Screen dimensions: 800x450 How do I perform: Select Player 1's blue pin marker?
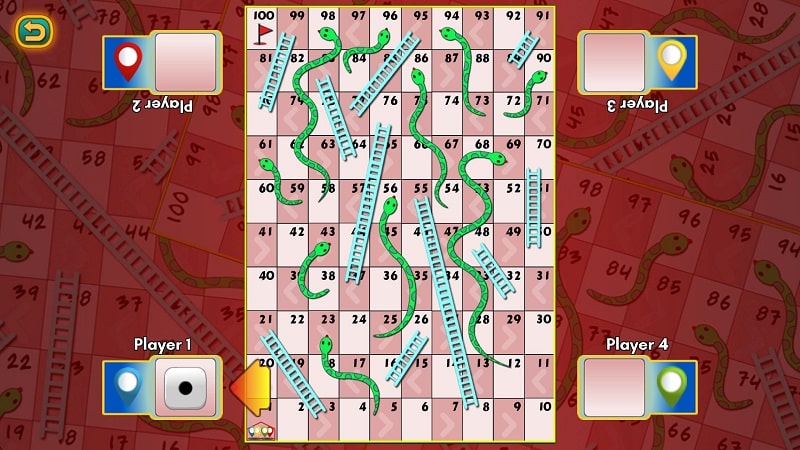click(128, 385)
